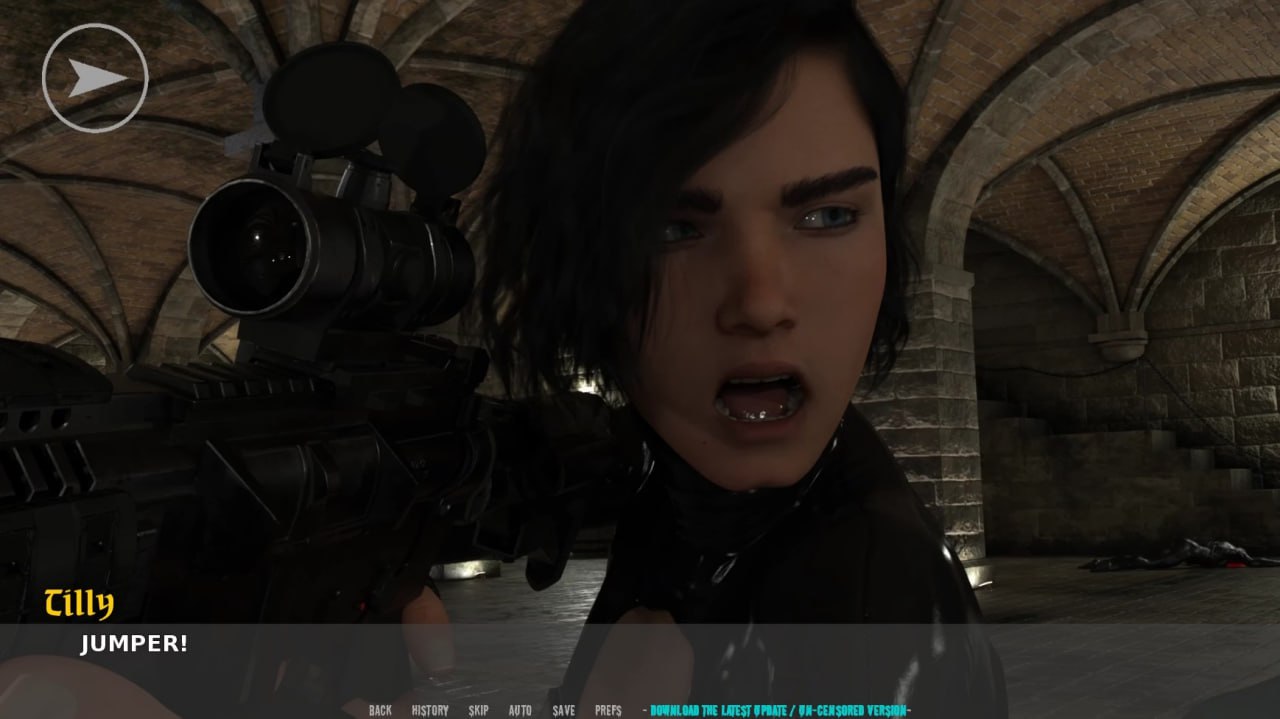Activate Skip mode
The height and width of the screenshot is (719, 1280).
tap(479, 710)
